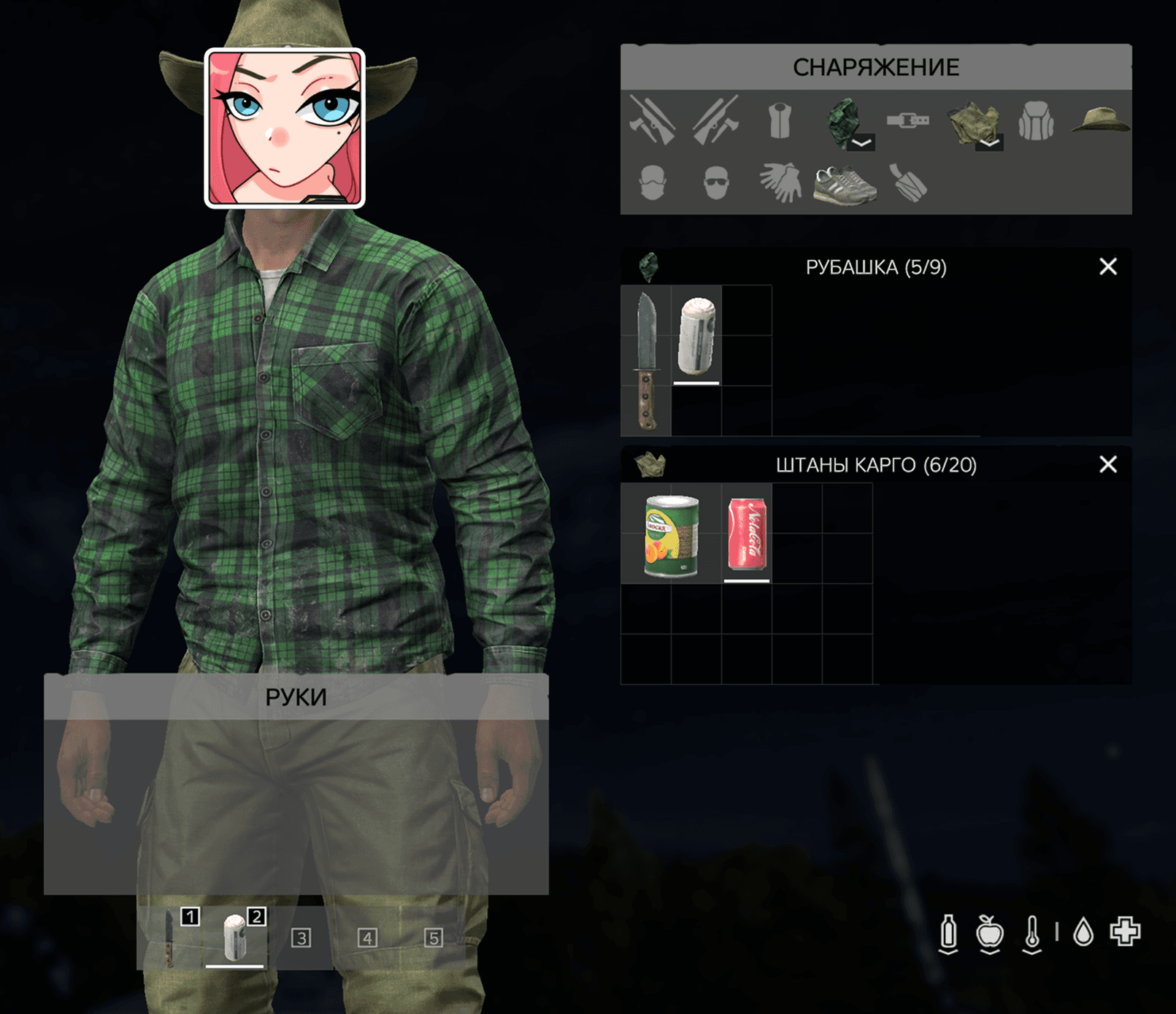Click the empty vest equipment slot

pos(780,120)
